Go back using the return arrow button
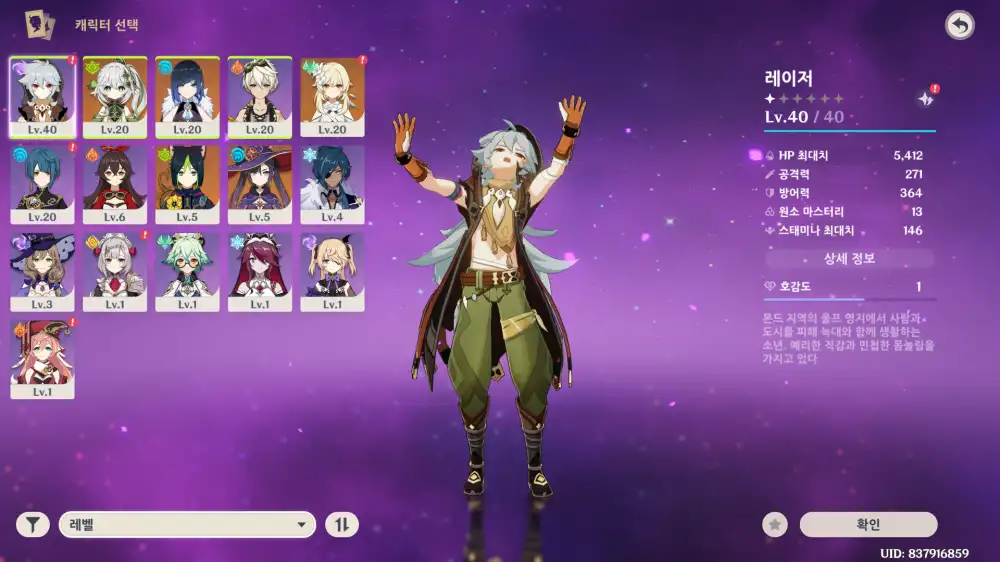Screen dimensions: 1000x562 (960, 26)
